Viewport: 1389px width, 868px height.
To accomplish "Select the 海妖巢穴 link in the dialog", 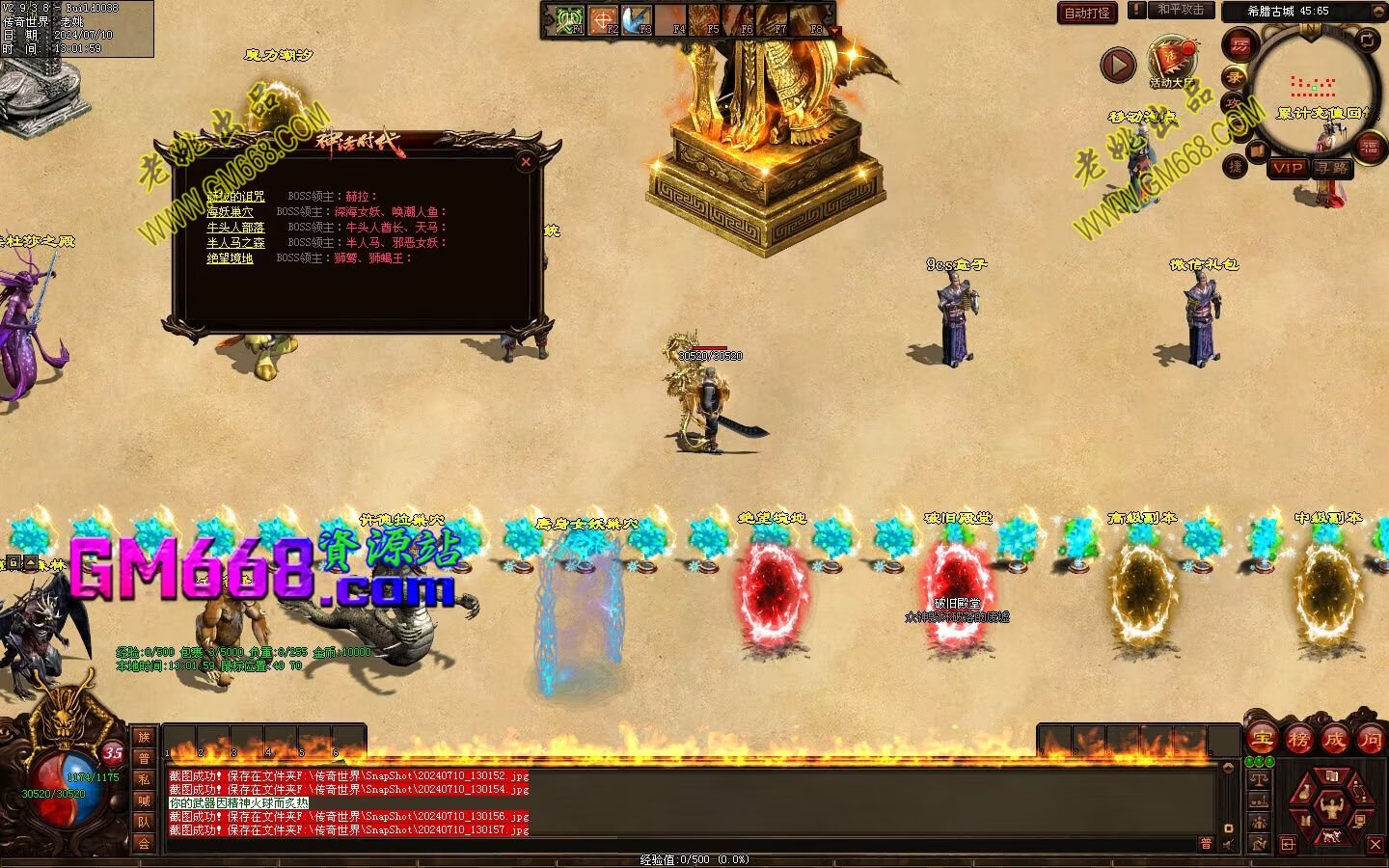I will click(230, 212).
